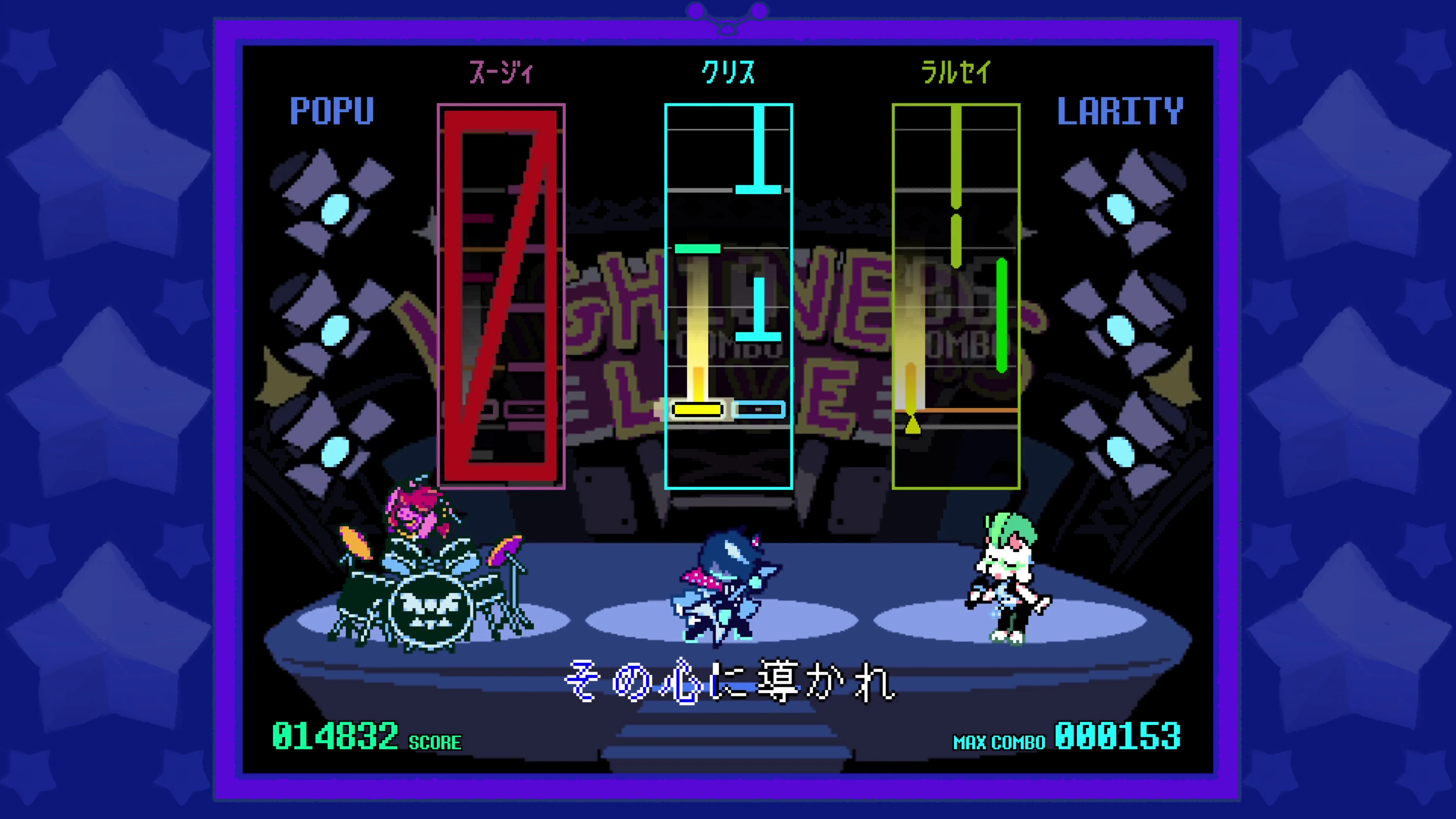The image size is (1456, 819).
Task: Select the クリス character name label
Action: 728,72
